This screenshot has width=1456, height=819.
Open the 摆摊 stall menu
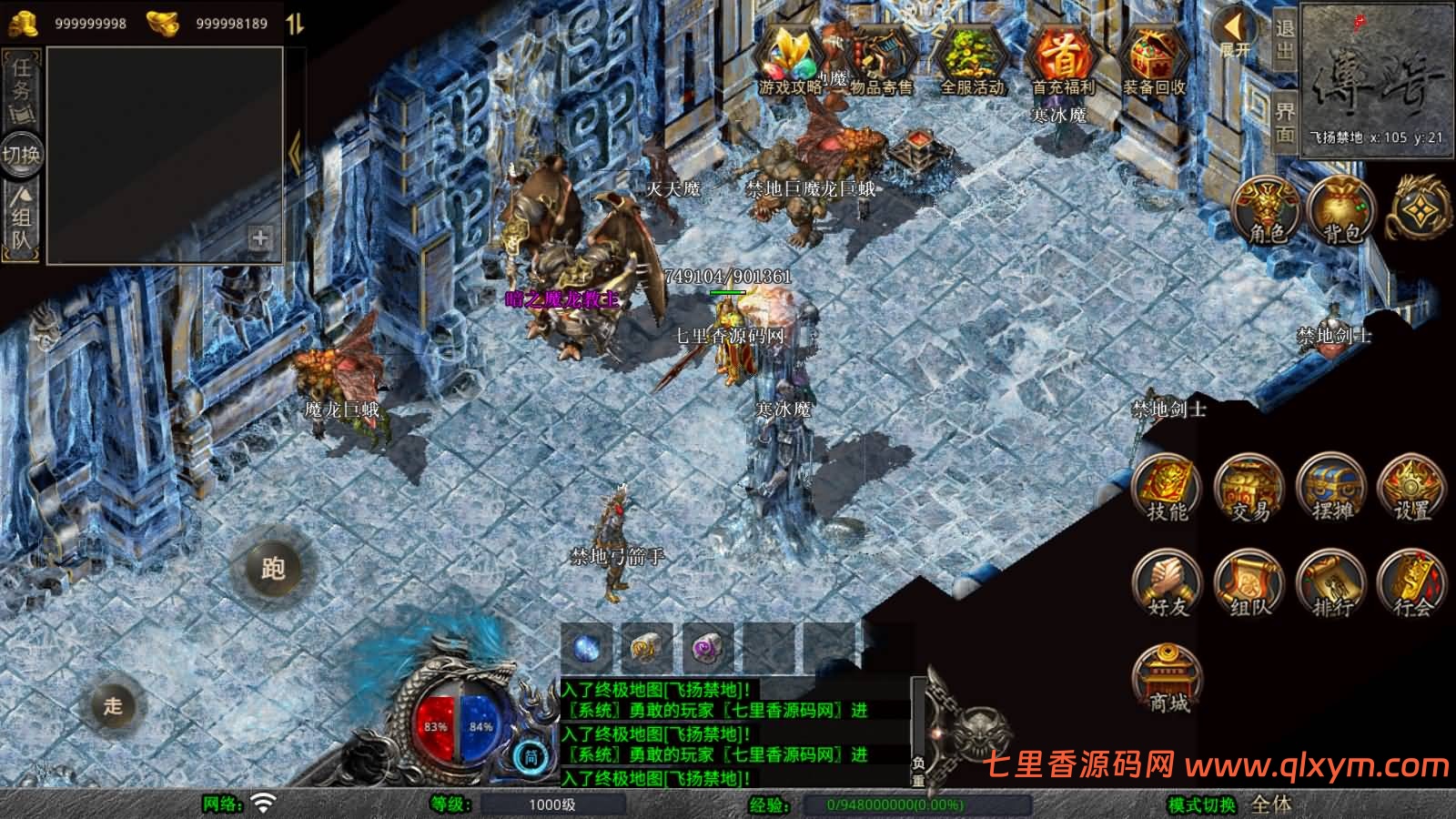[1331, 489]
